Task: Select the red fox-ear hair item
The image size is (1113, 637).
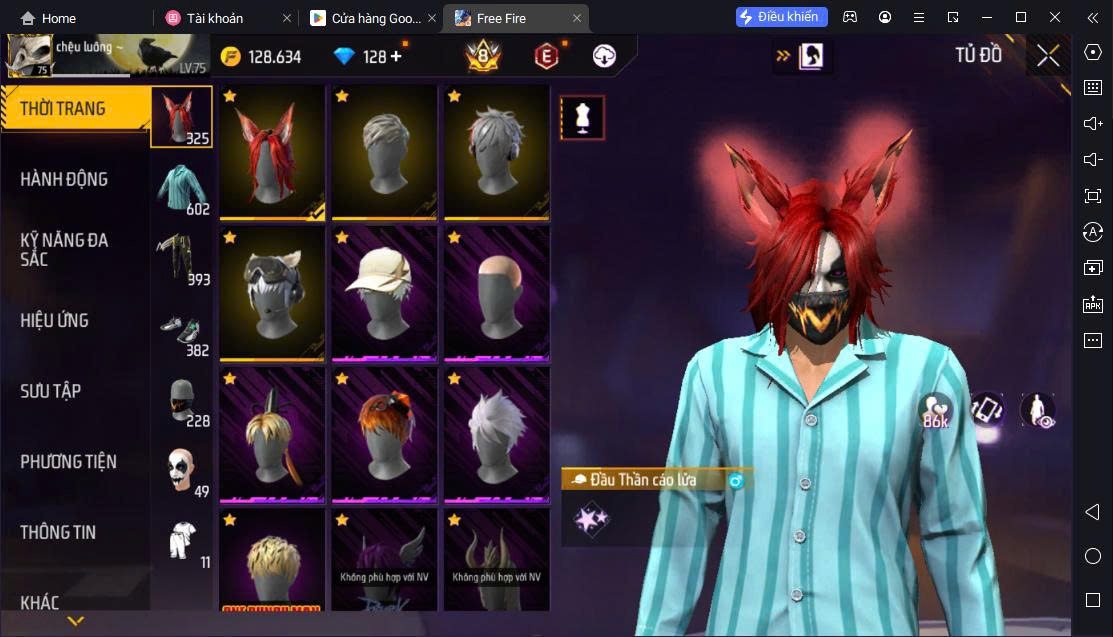Action: [272, 152]
